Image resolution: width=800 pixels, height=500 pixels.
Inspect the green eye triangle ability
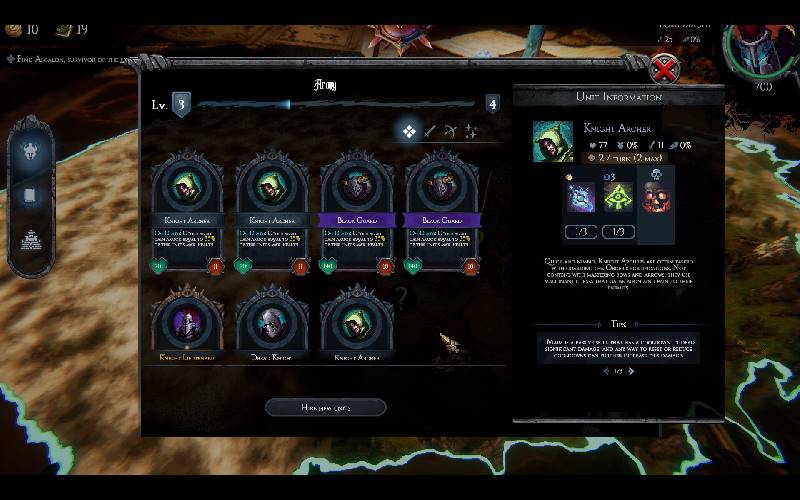618,196
